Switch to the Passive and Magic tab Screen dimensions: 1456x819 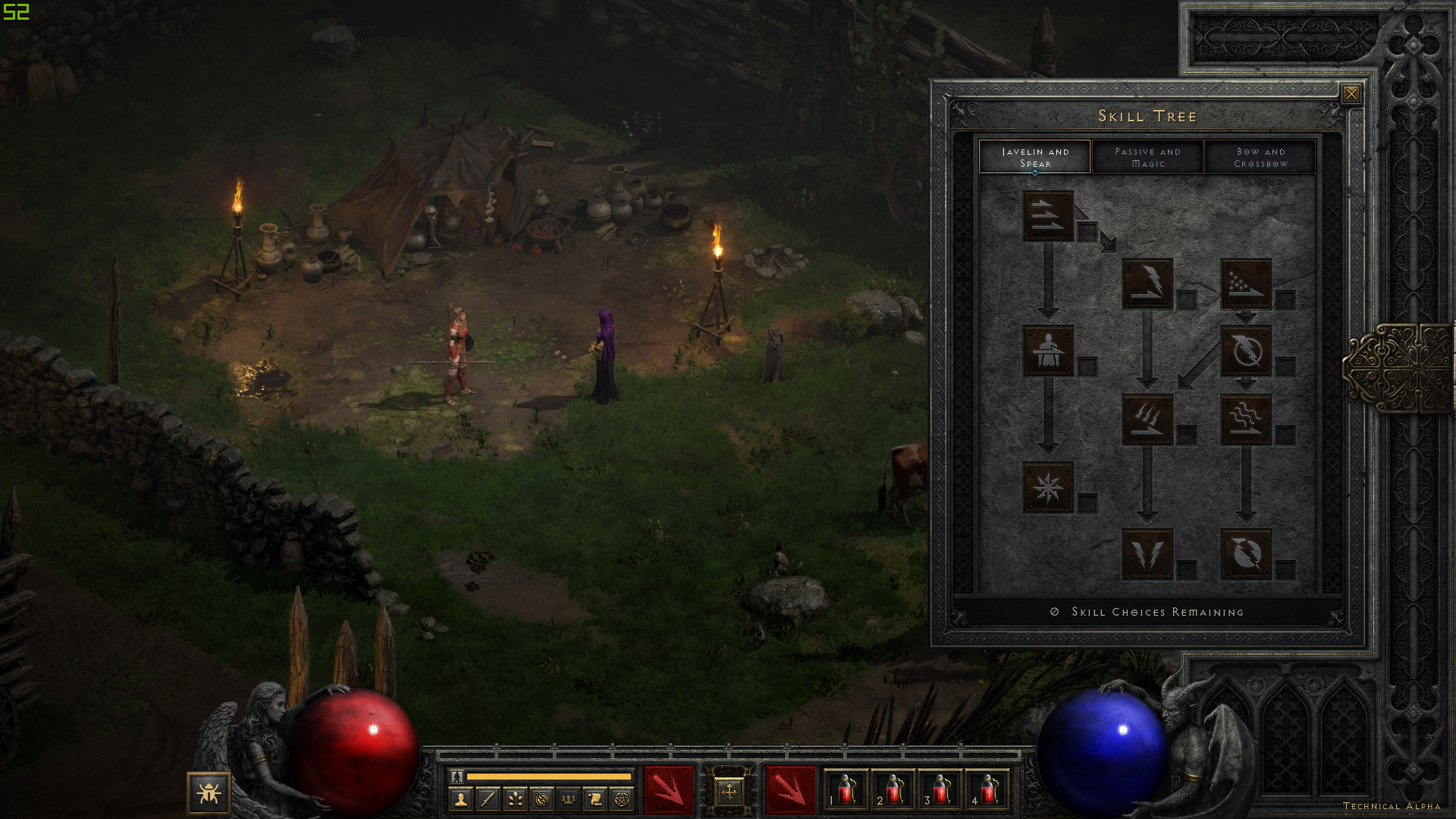click(1147, 157)
